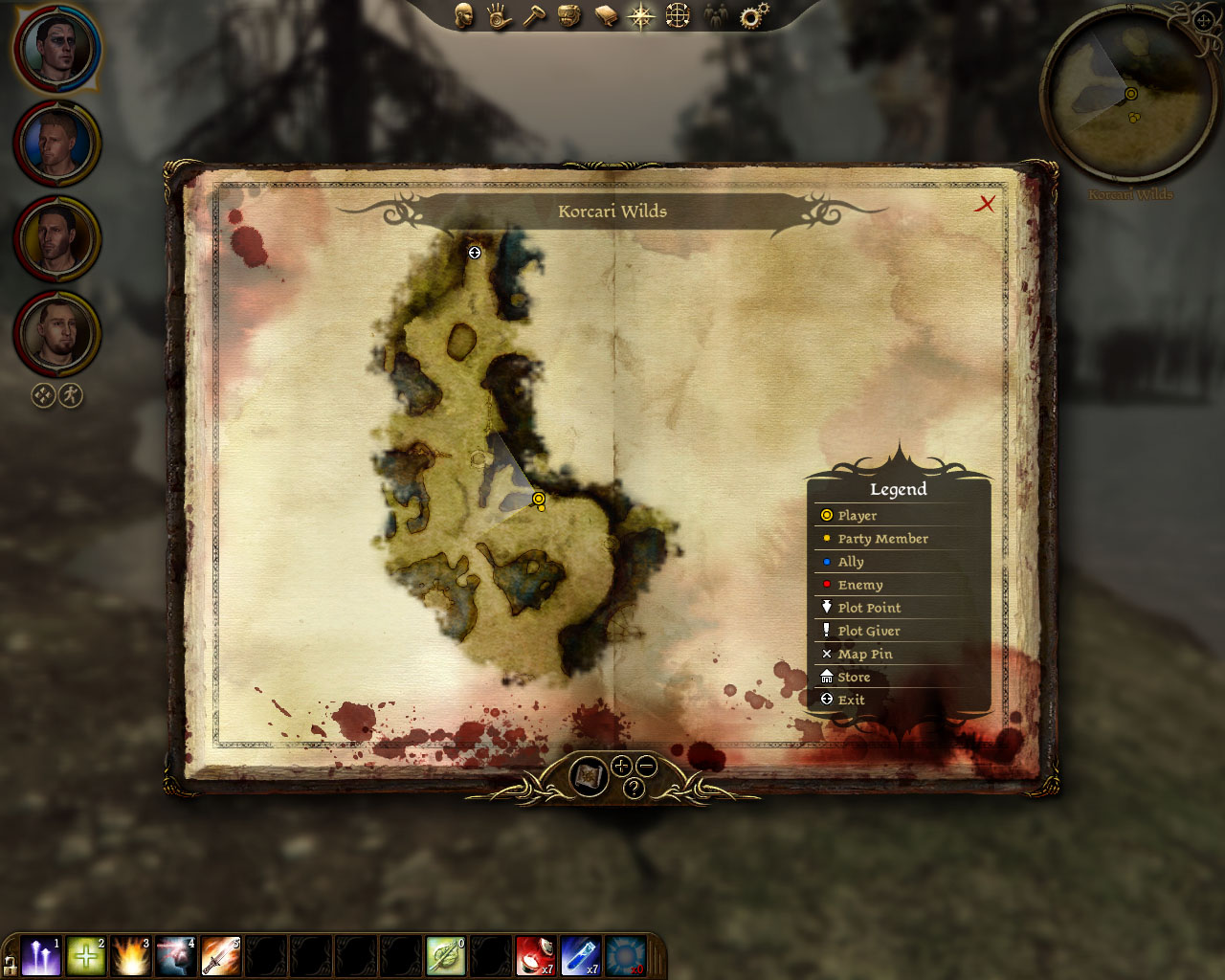Toggle the run mode icon below portraits

[70, 394]
